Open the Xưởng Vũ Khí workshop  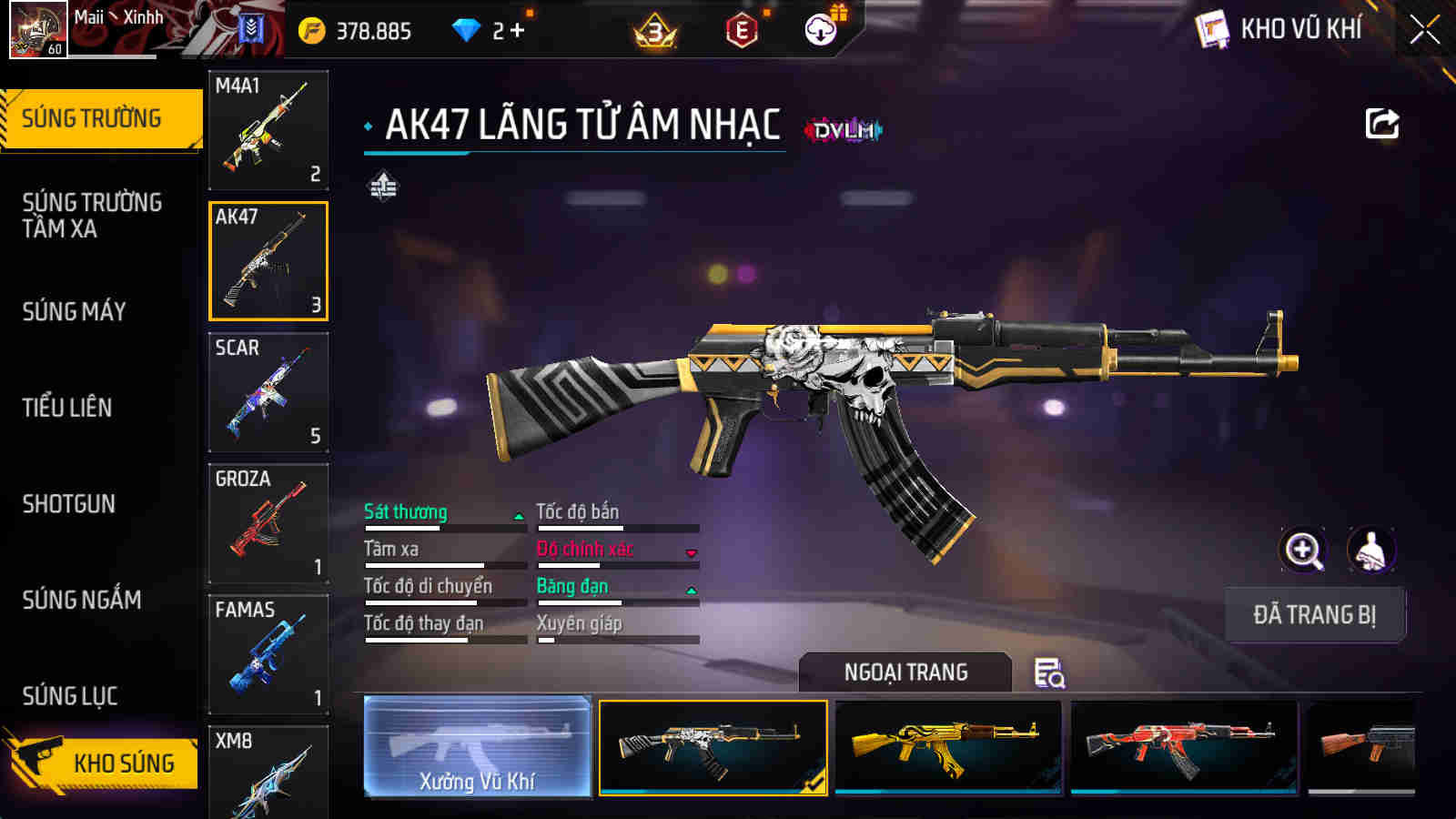coord(477,746)
